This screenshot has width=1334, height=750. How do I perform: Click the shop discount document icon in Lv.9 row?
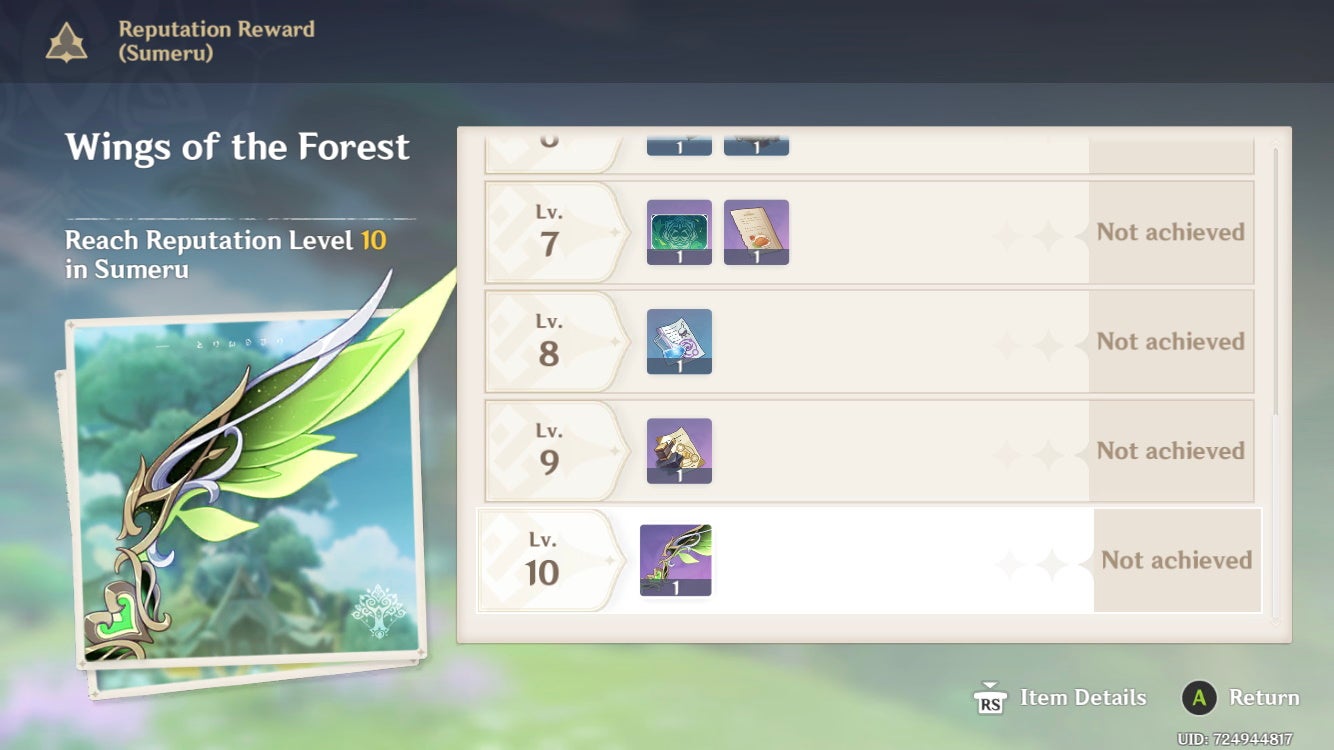679,450
